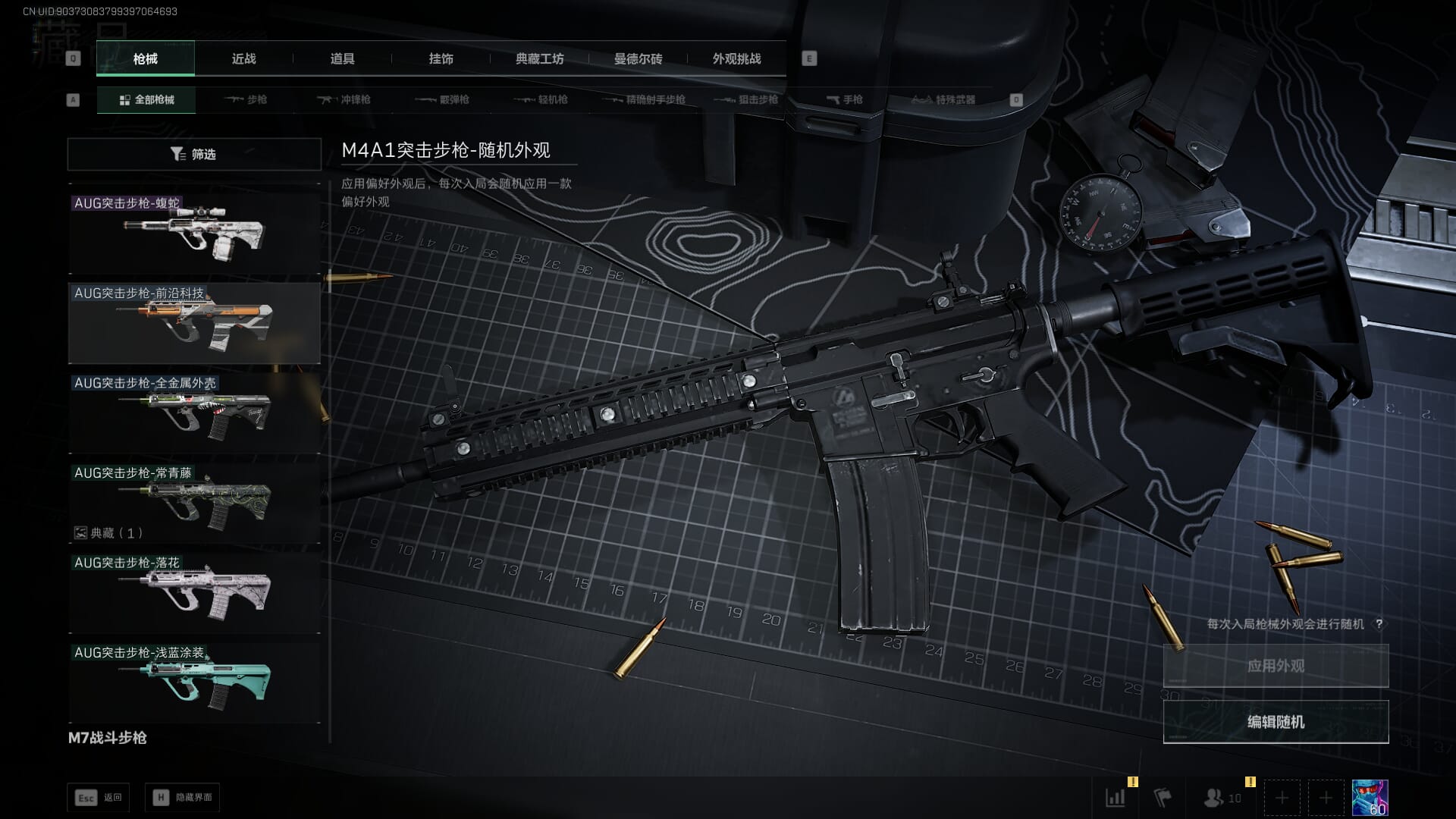Open the 外观挑战 skin challenges tab
1456x819 pixels.
736,58
